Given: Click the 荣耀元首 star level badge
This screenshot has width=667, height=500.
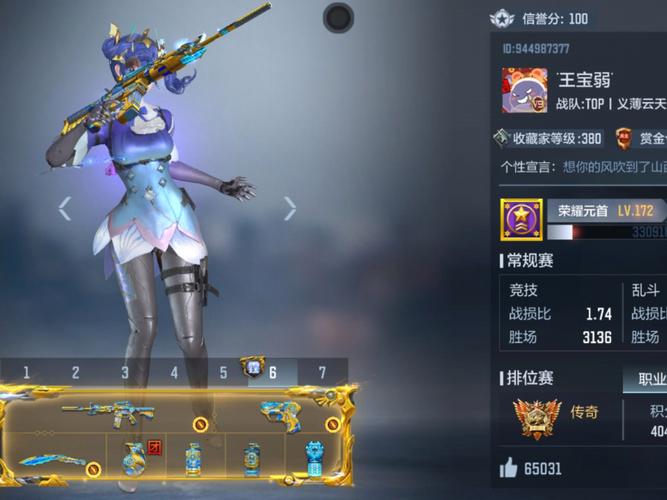Looking at the screenshot, I should click(x=521, y=219).
